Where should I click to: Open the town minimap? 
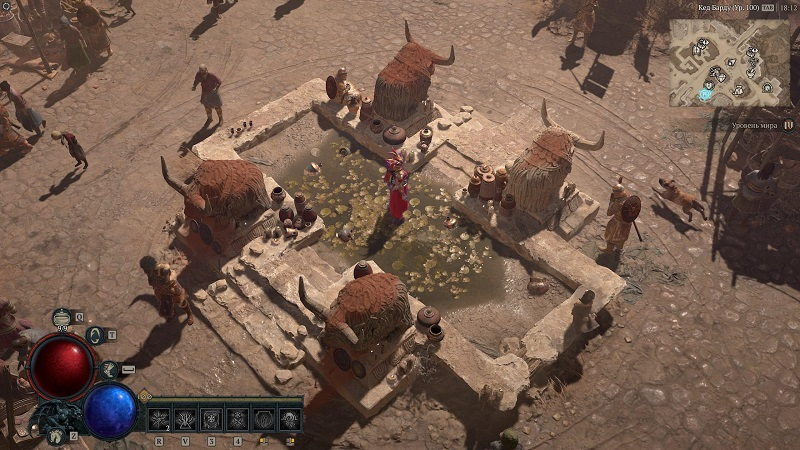coord(729,62)
